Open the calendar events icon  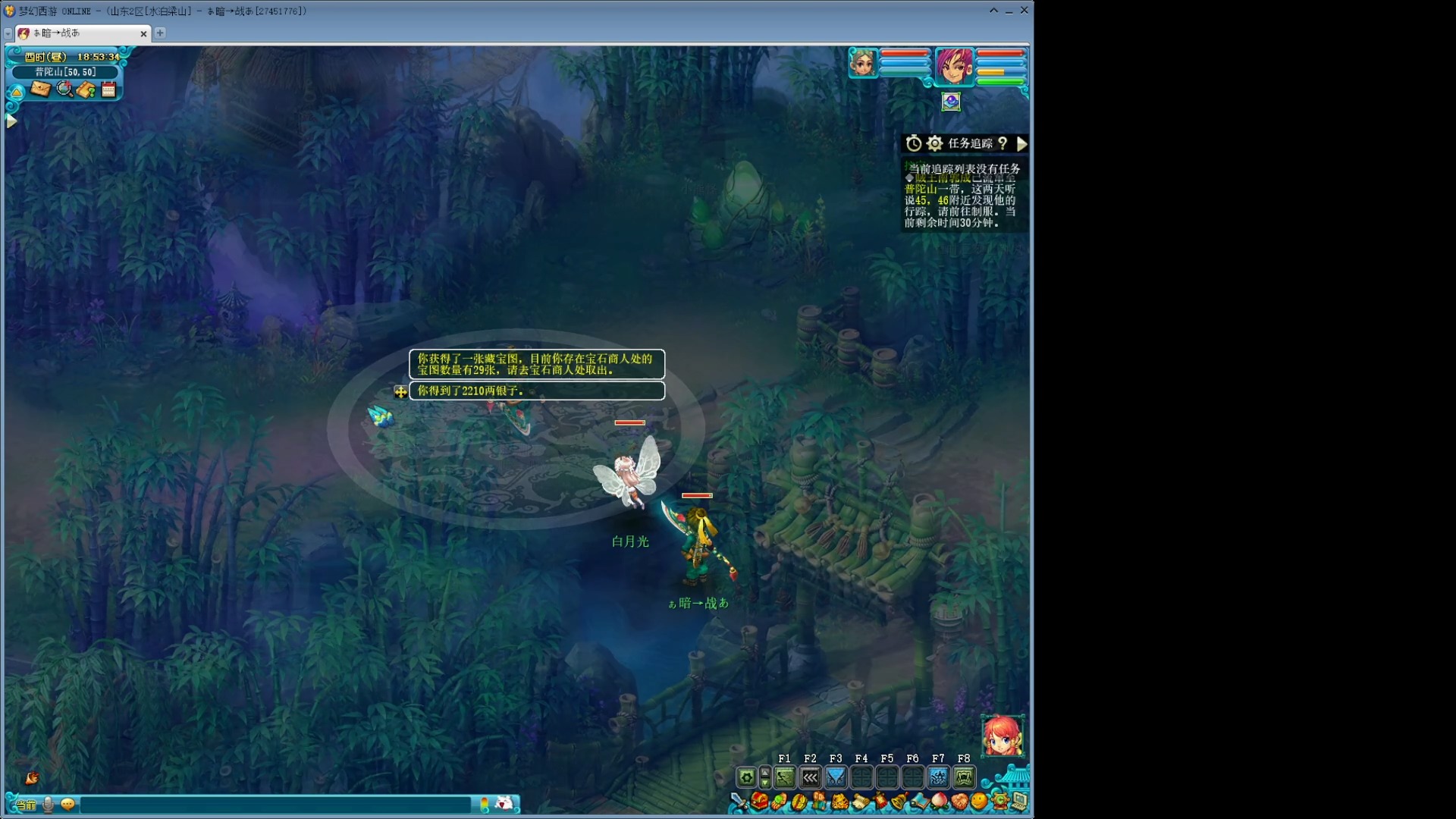pyautogui.click(x=108, y=89)
